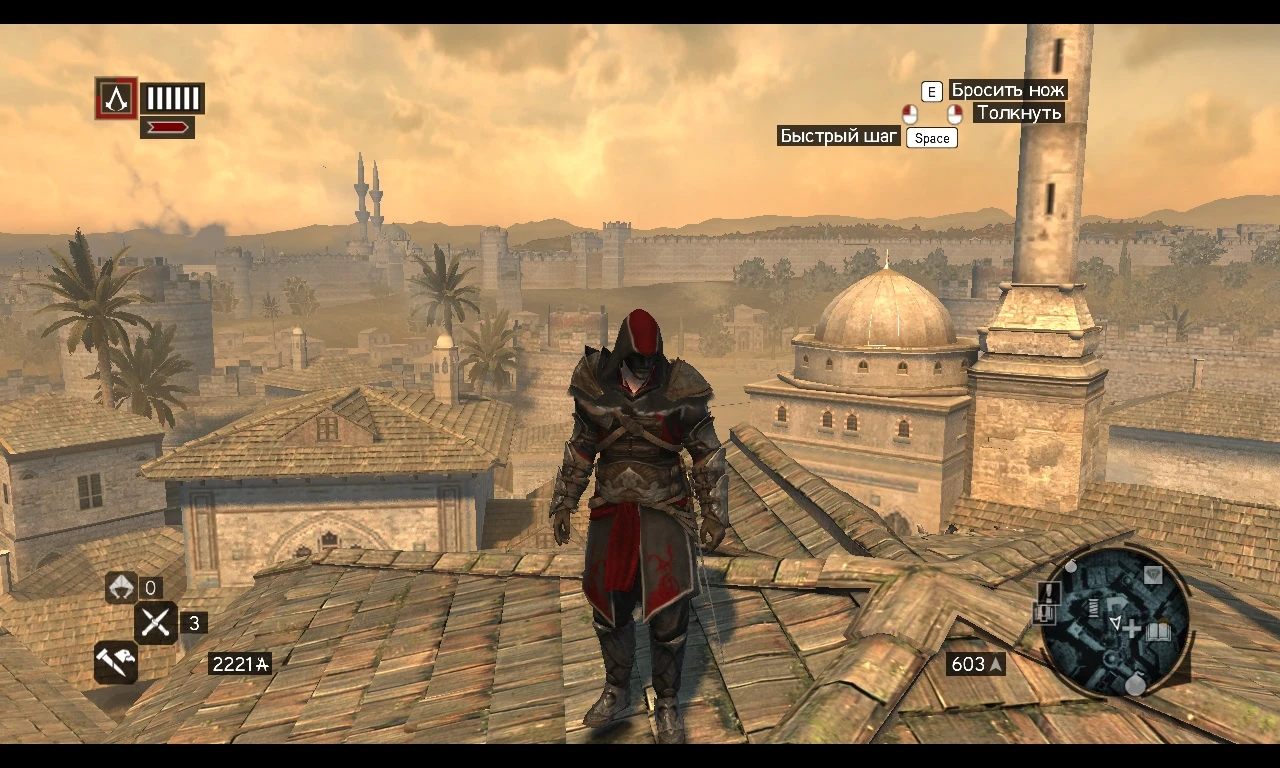This screenshot has width=1280, height=768.
Task: Select the Assassin crest emblem at top left
Action: 116,98
